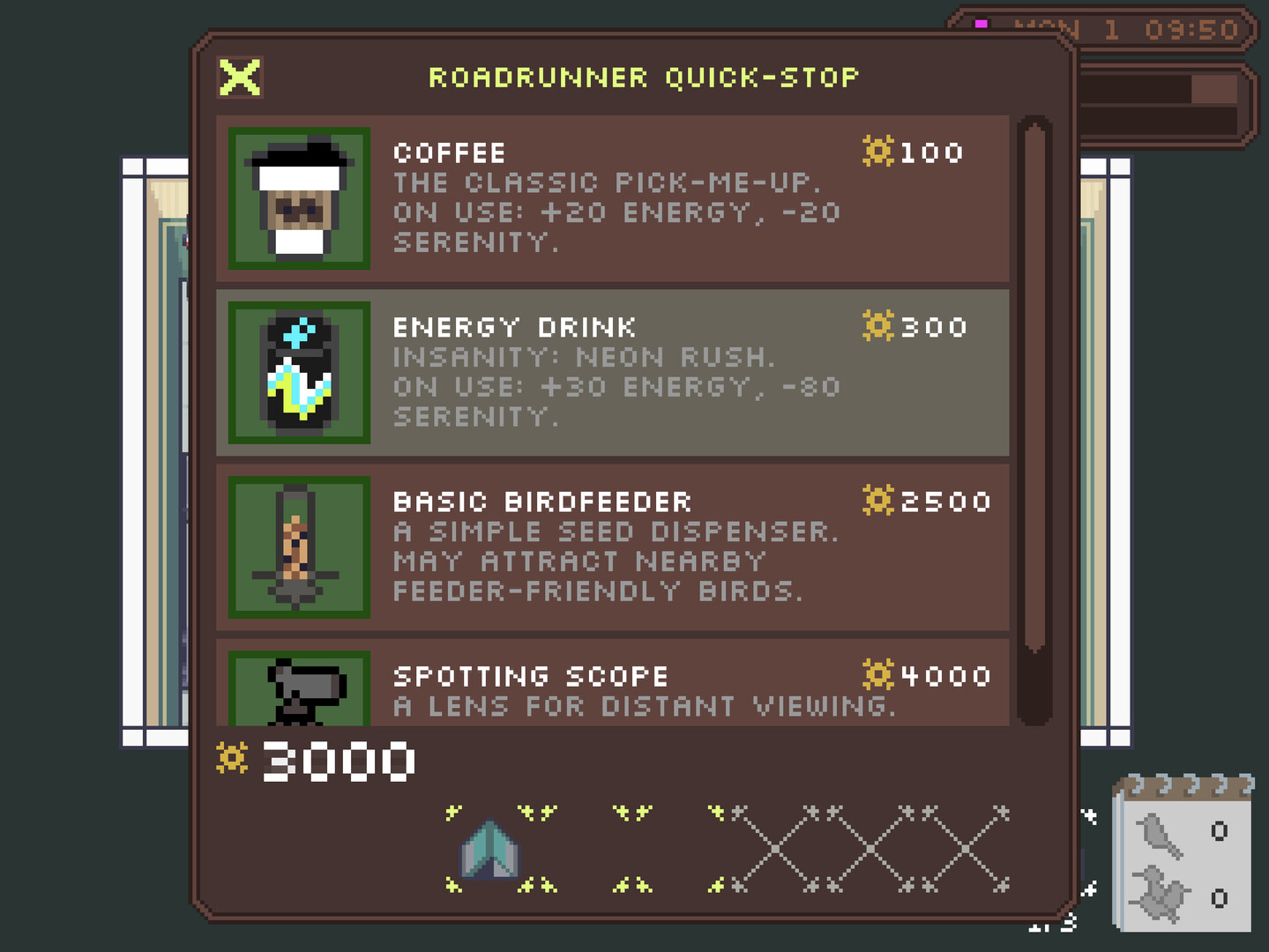Viewport: 1269px width, 952px height.
Task: Click the sun icon next to the 3000 balance
Action: point(231,759)
